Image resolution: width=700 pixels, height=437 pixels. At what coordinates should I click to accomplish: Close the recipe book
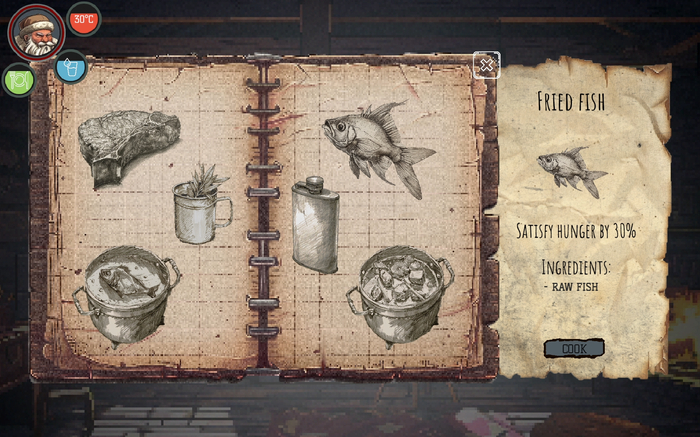pyautogui.click(x=486, y=66)
